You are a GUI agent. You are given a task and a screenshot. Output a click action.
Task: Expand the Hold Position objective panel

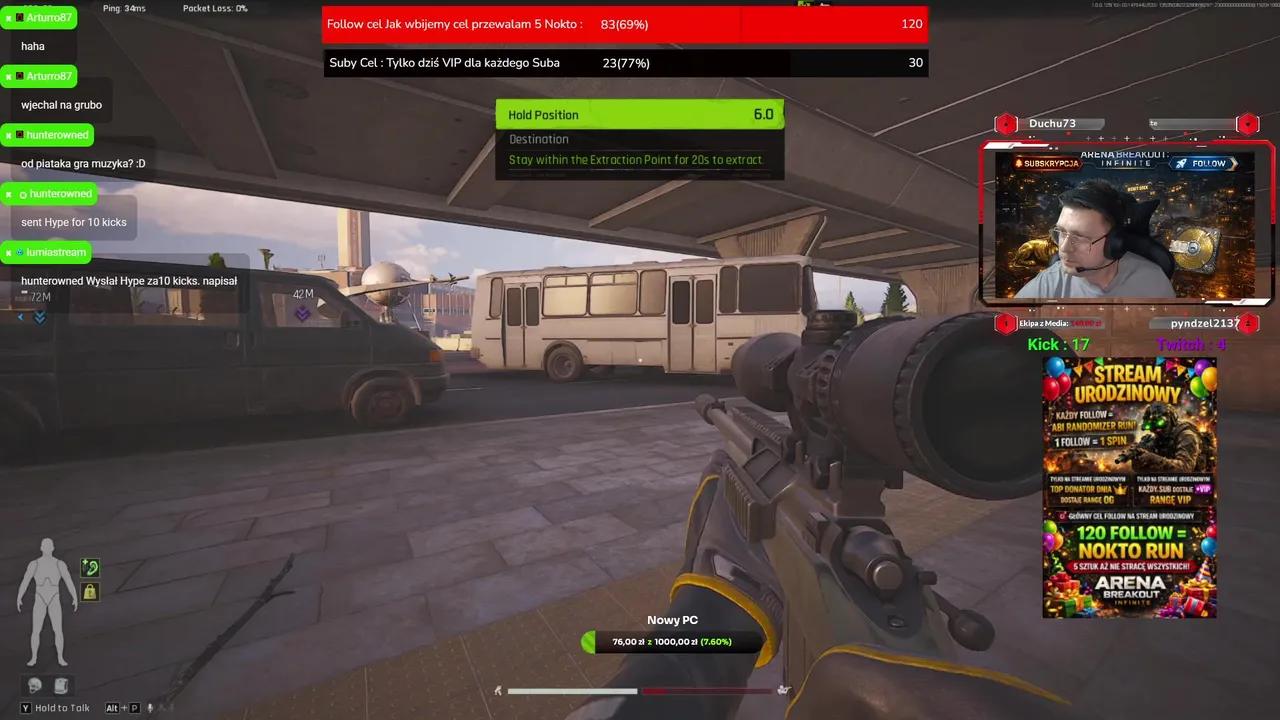(640, 114)
